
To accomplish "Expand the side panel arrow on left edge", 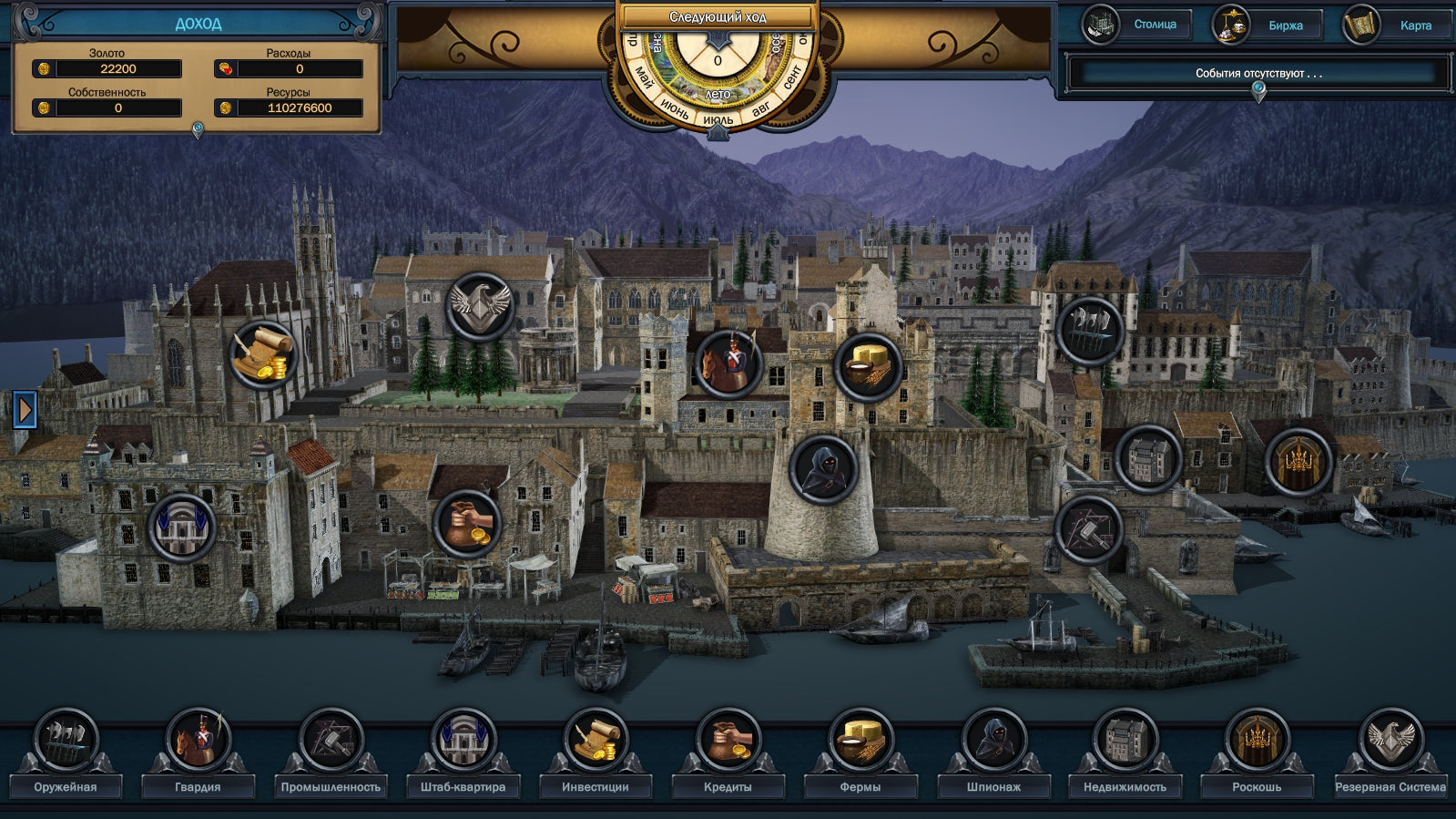I will click(25, 410).
